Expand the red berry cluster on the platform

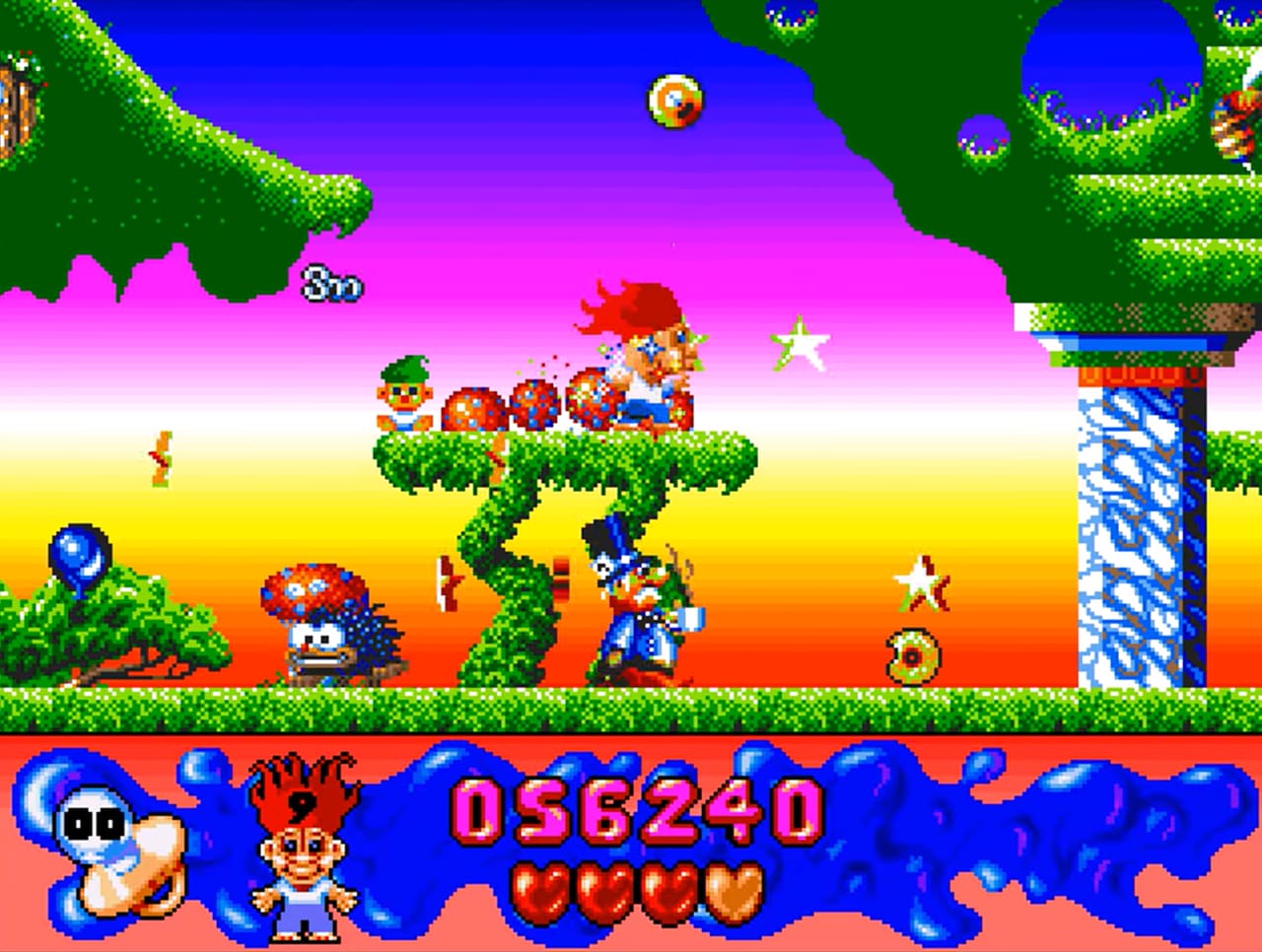tap(513, 404)
